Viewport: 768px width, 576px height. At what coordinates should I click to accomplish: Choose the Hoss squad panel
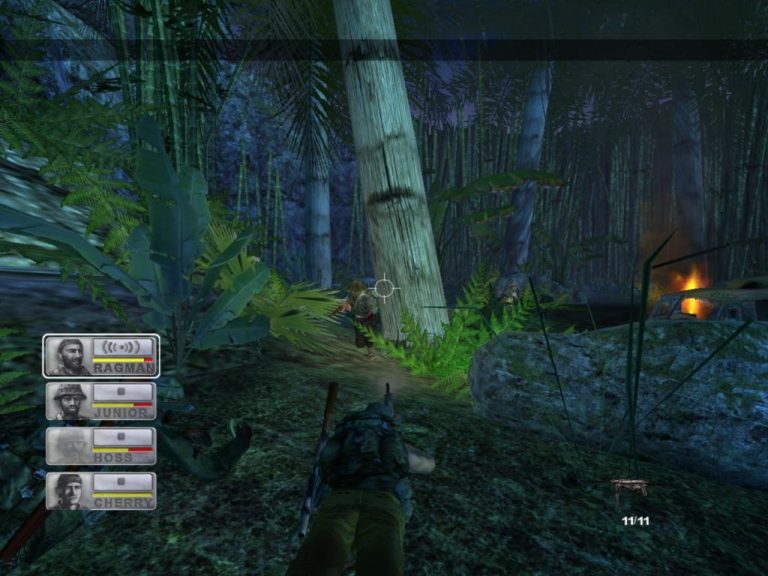click(x=101, y=446)
